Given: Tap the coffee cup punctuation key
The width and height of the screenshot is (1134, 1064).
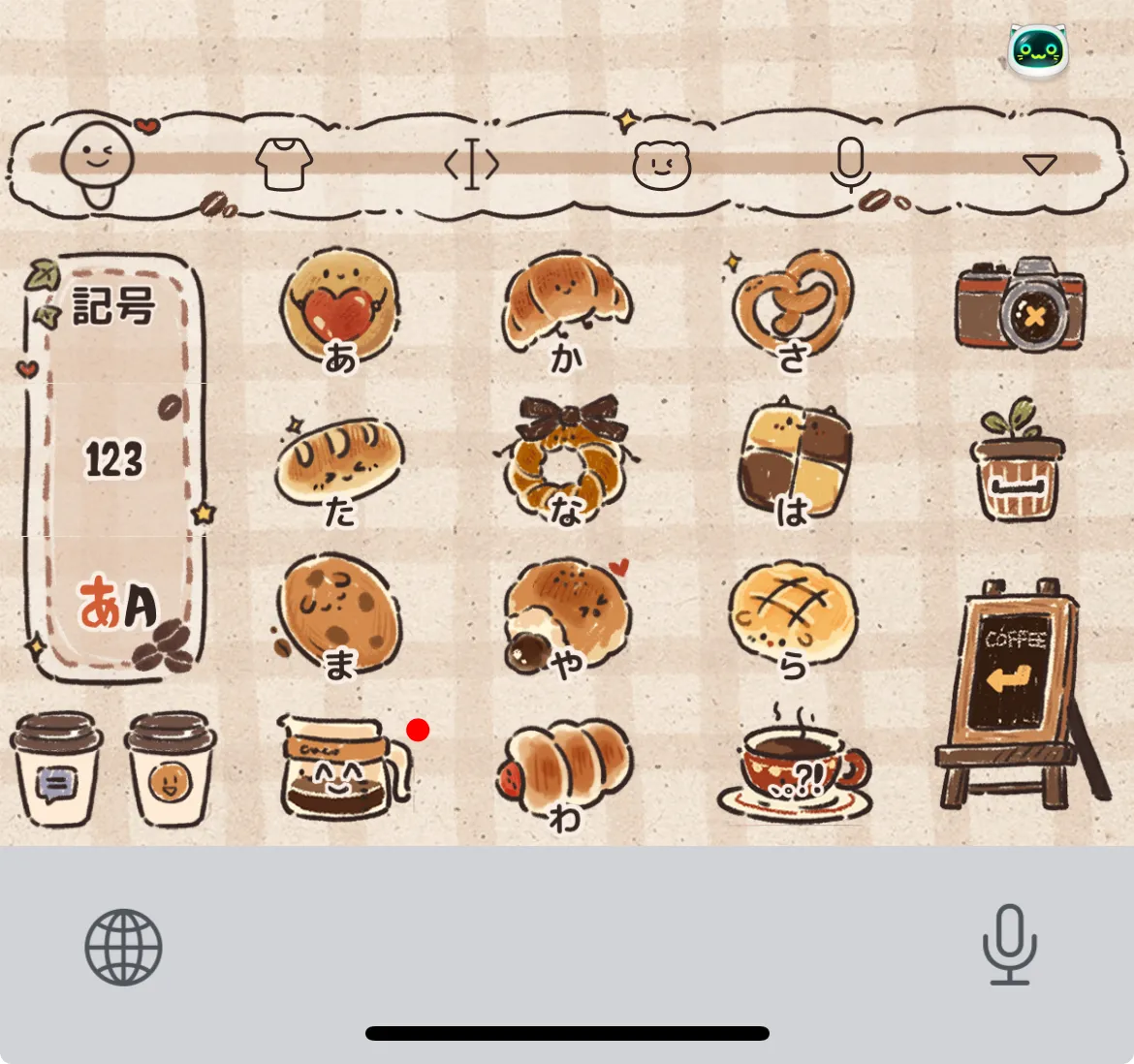Looking at the screenshot, I should (x=795, y=770).
